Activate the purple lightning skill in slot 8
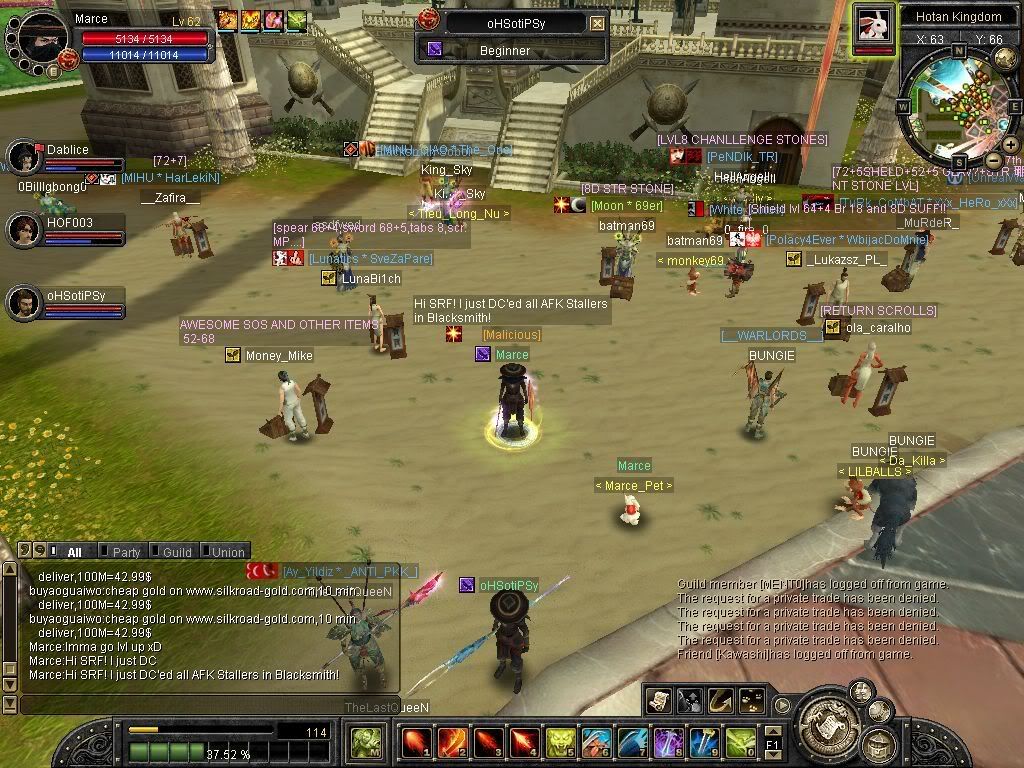The width and height of the screenshot is (1024, 768). click(668, 743)
